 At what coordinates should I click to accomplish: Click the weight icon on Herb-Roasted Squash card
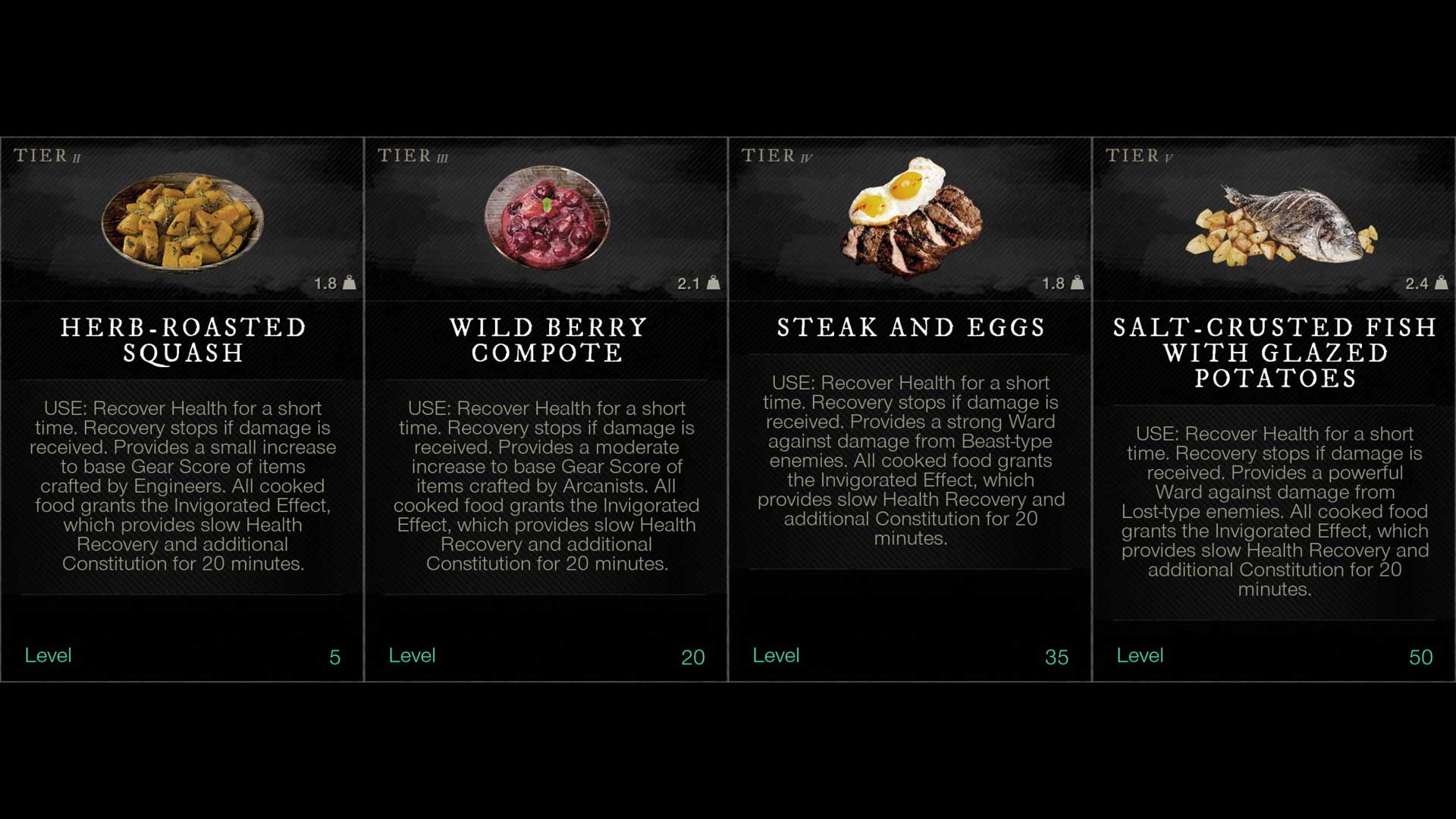[350, 284]
